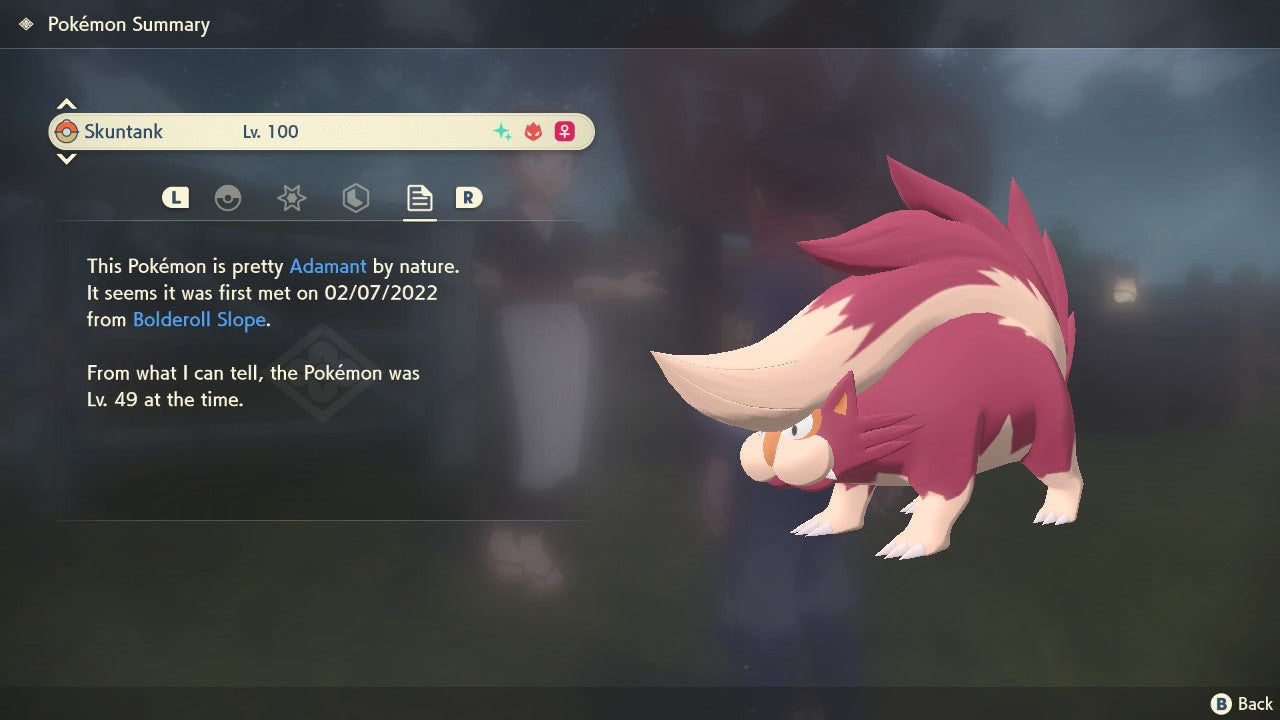Open the Poké Ball overview tab icon
The width and height of the screenshot is (1280, 720).
pyautogui.click(x=229, y=198)
